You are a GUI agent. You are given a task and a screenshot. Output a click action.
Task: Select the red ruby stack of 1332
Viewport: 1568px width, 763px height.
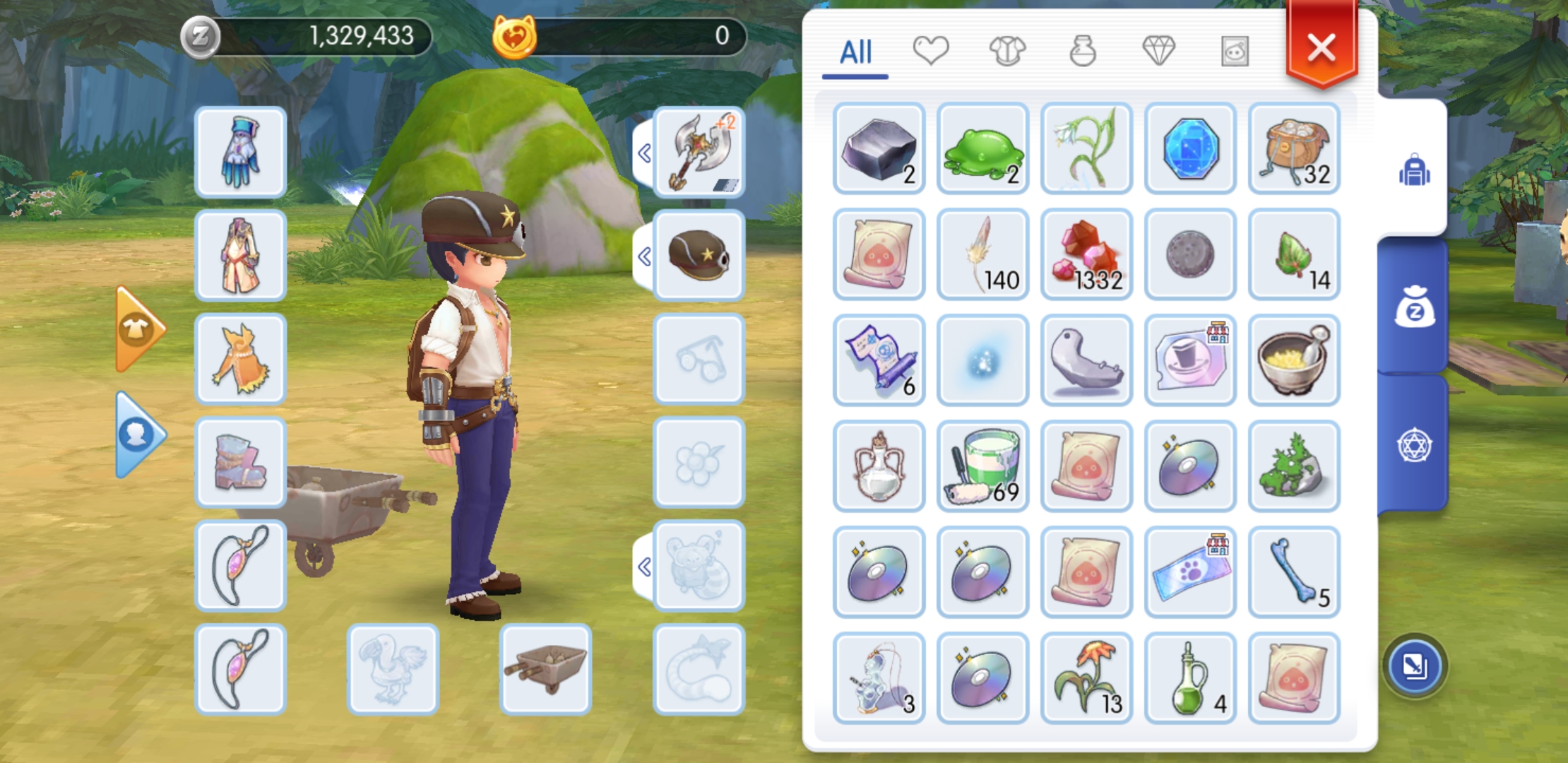tap(1086, 254)
